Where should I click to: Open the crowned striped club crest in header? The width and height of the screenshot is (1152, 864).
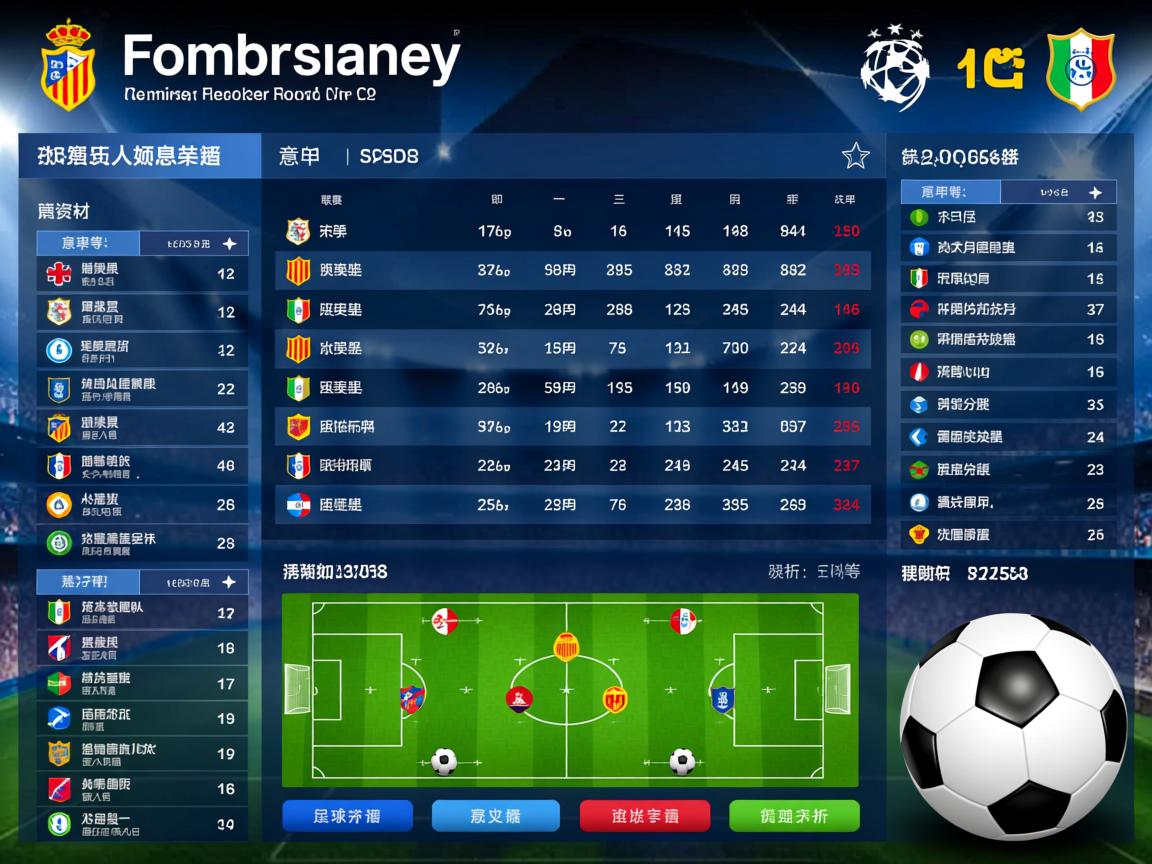pyautogui.click(x=68, y=64)
